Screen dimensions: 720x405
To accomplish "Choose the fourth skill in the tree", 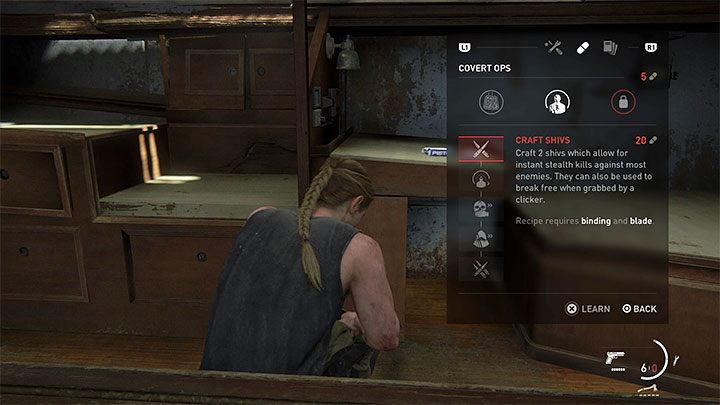I will [480, 238].
